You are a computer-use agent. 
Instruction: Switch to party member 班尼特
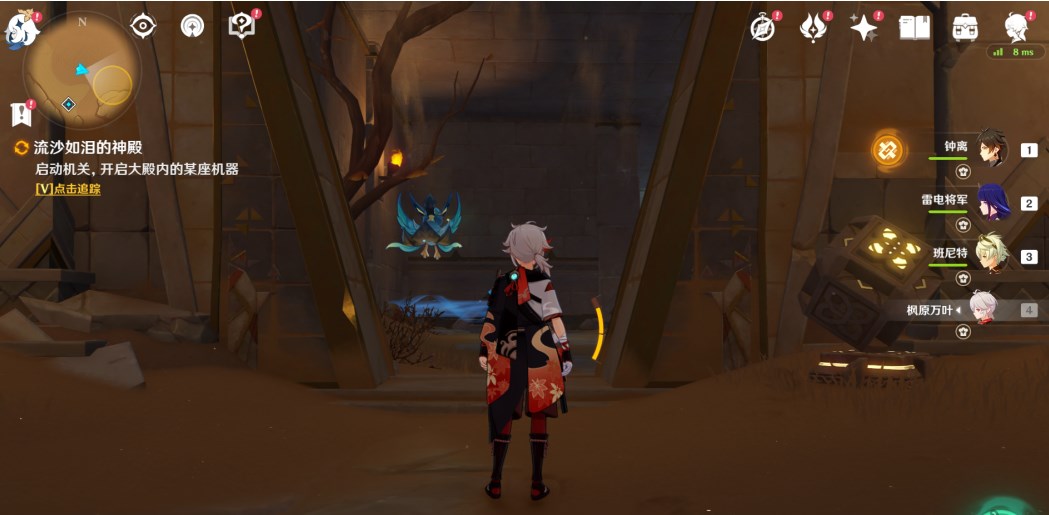[x=992, y=255]
